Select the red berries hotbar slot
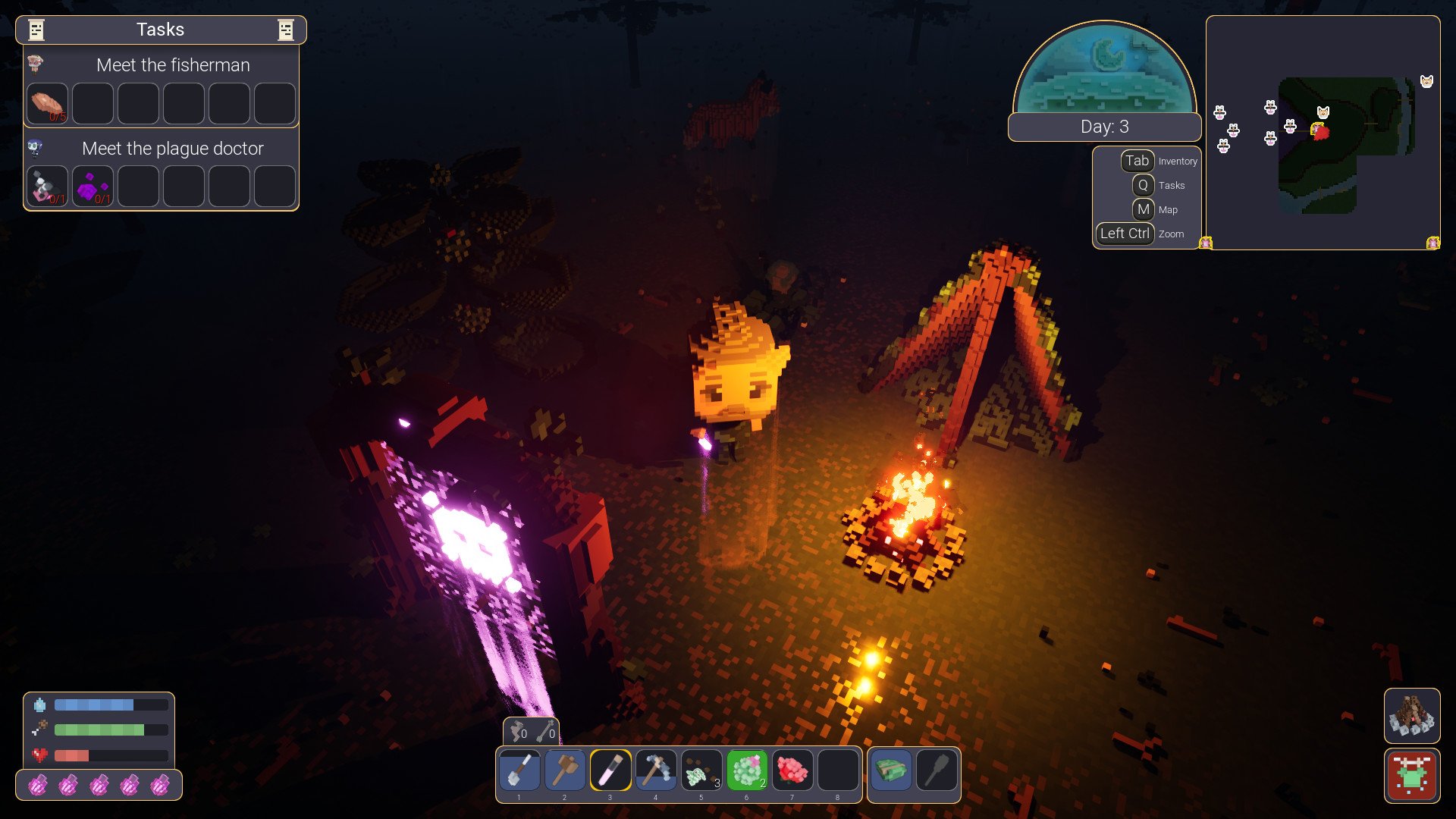The height and width of the screenshot is (819, 1456). point(792,770)
